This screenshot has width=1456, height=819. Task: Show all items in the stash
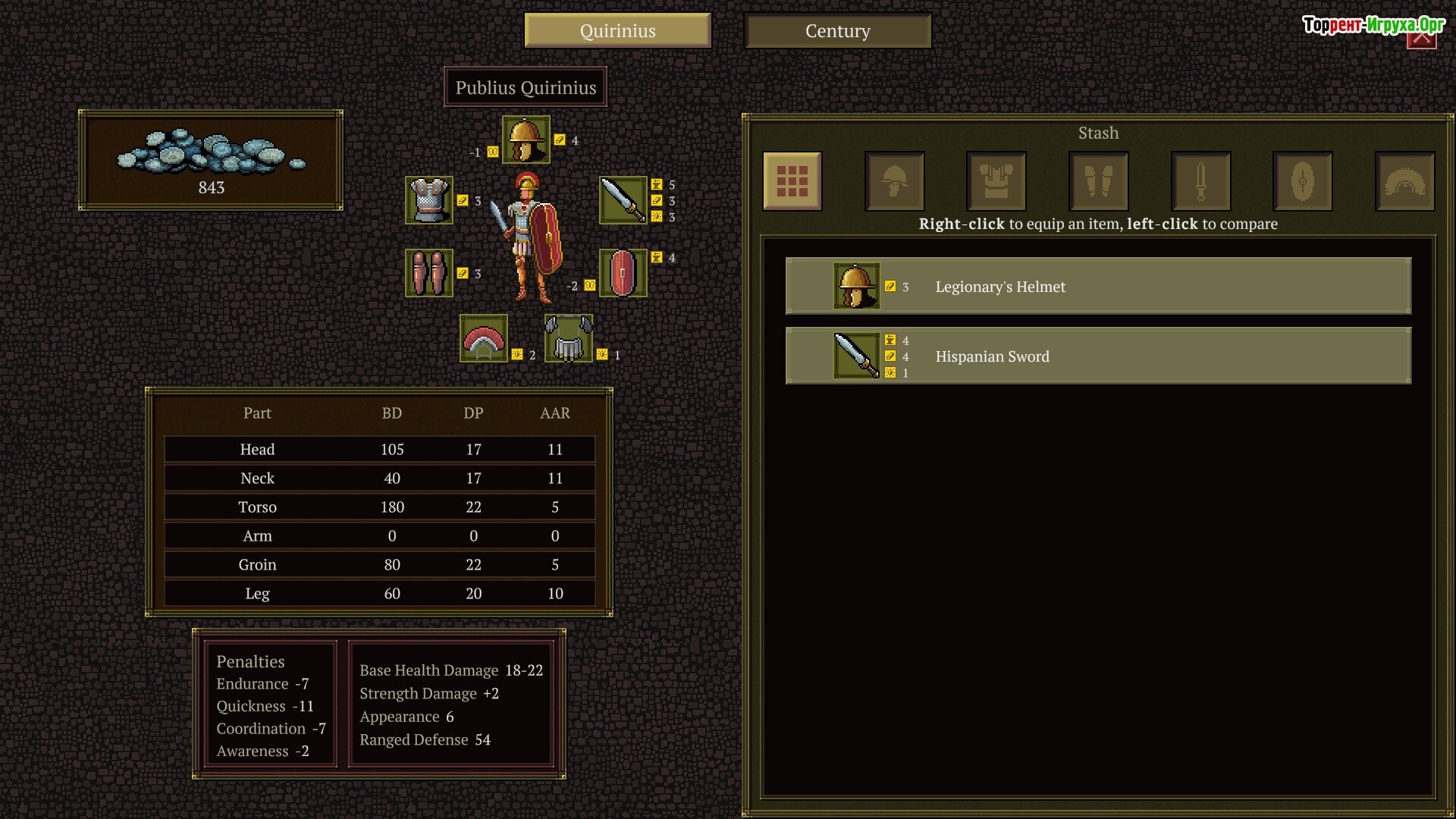click(792, 181)
